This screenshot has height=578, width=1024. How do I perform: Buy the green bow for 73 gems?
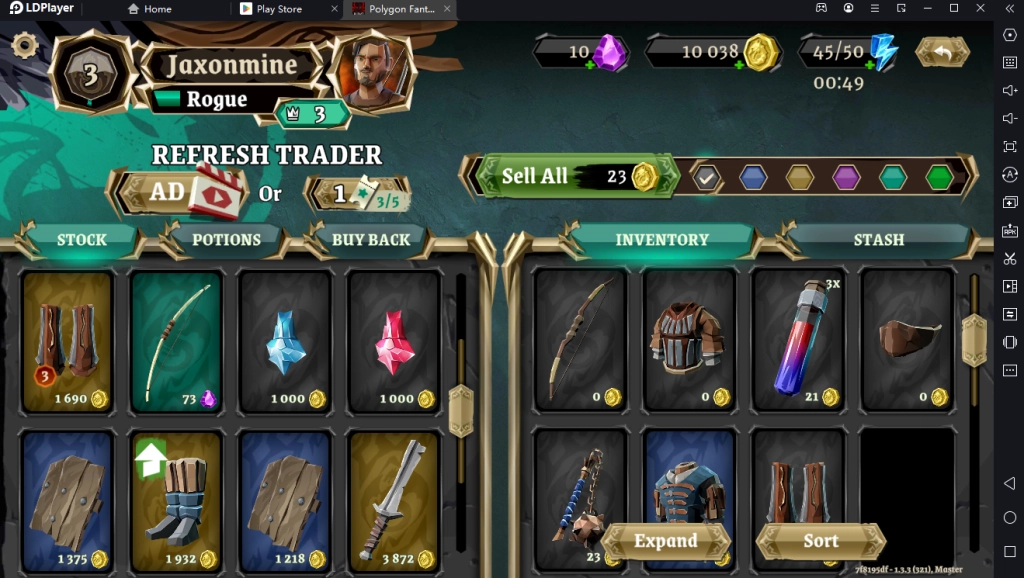click(176, 341)
